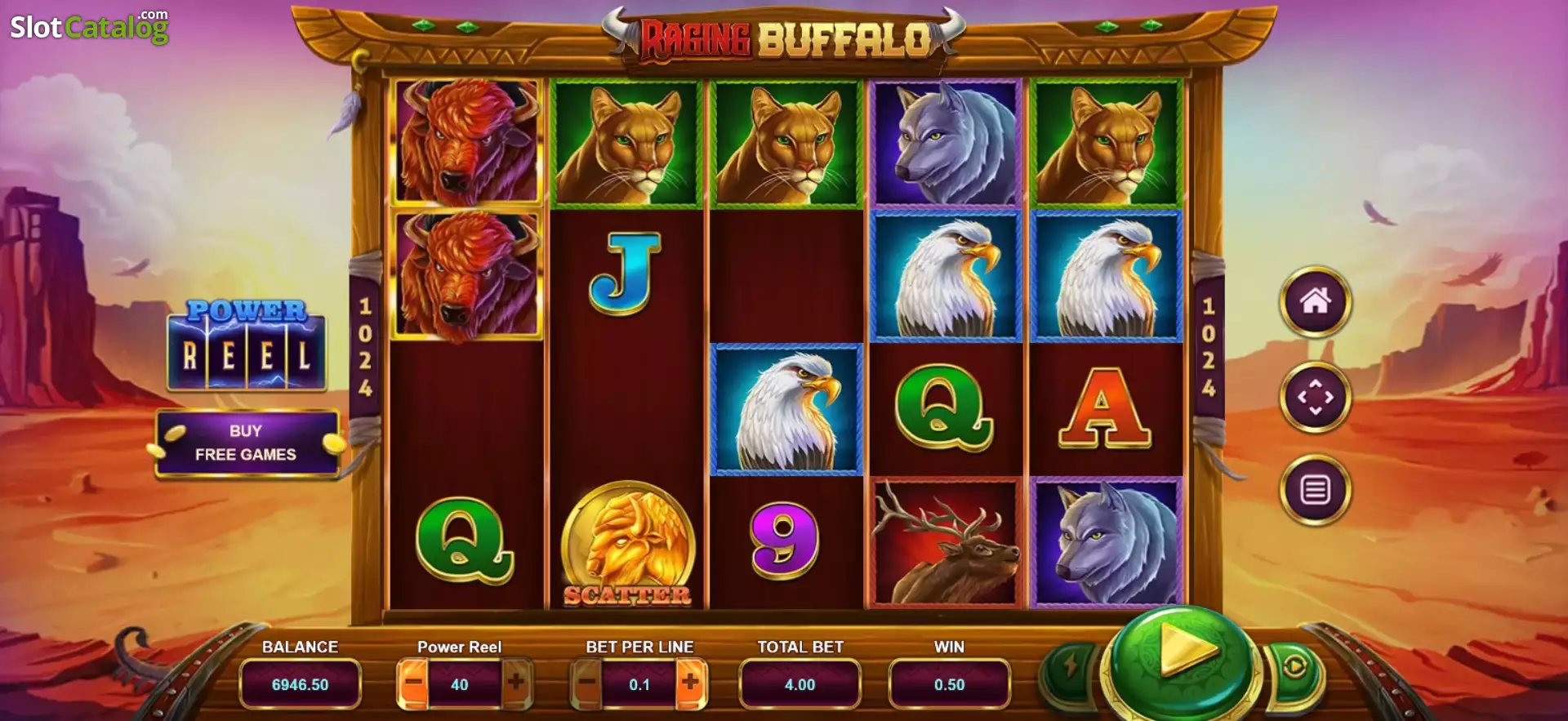Screen dimensions: 1568x721
Task: Visit the SlotCatalog.com logo link
Action: click(89, 28)
